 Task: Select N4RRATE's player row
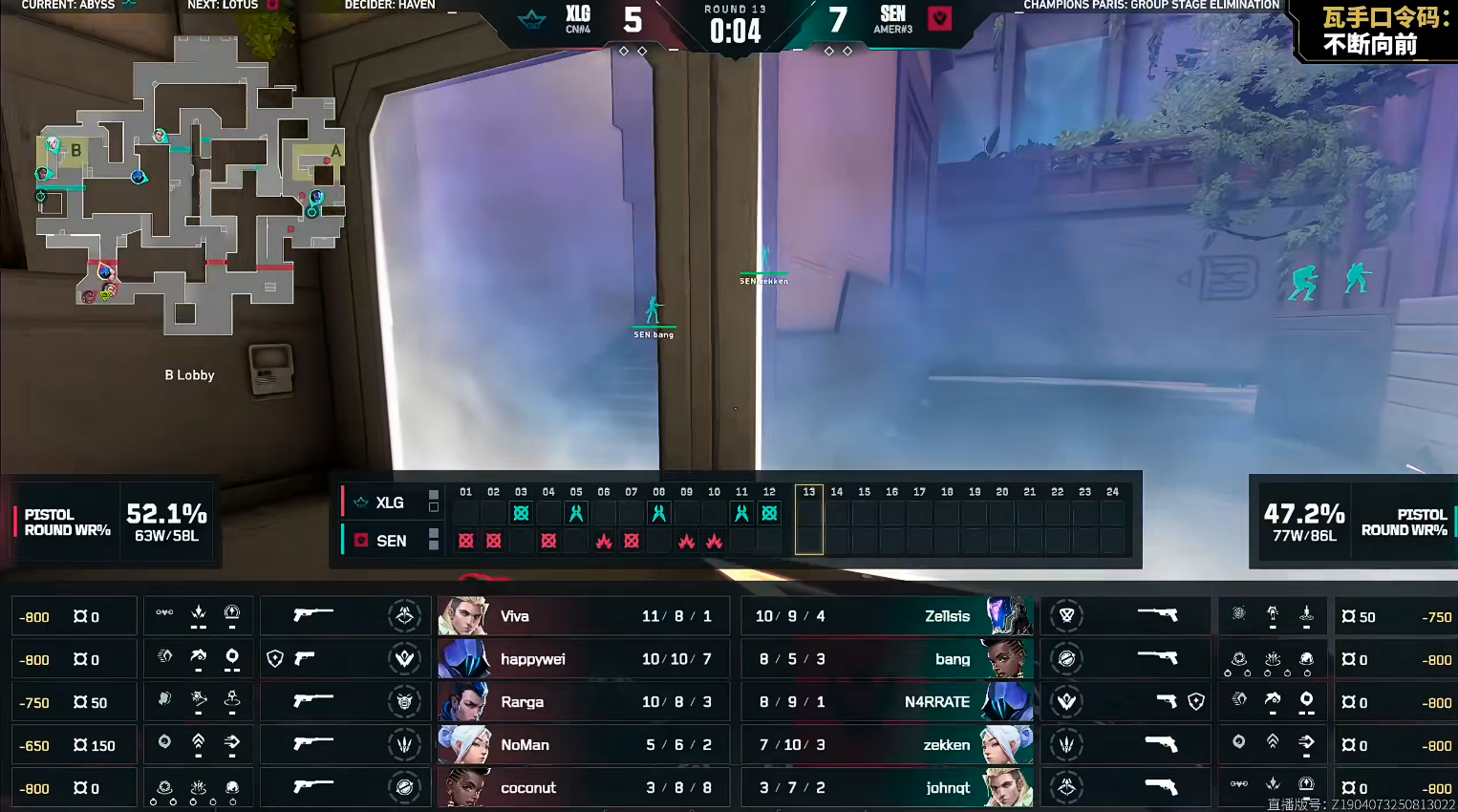[x=887, y=702]
